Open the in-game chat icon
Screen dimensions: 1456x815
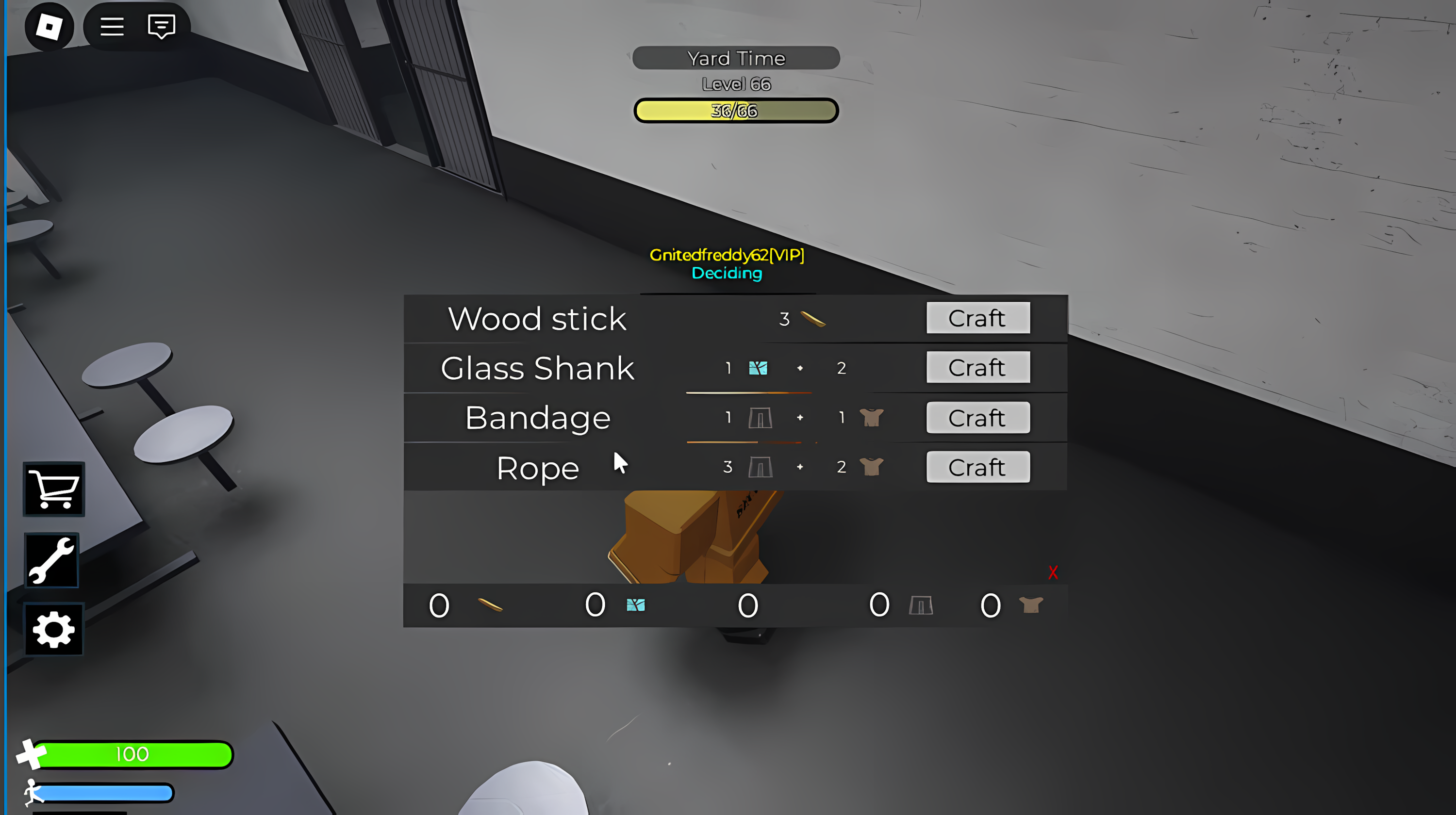160,26
